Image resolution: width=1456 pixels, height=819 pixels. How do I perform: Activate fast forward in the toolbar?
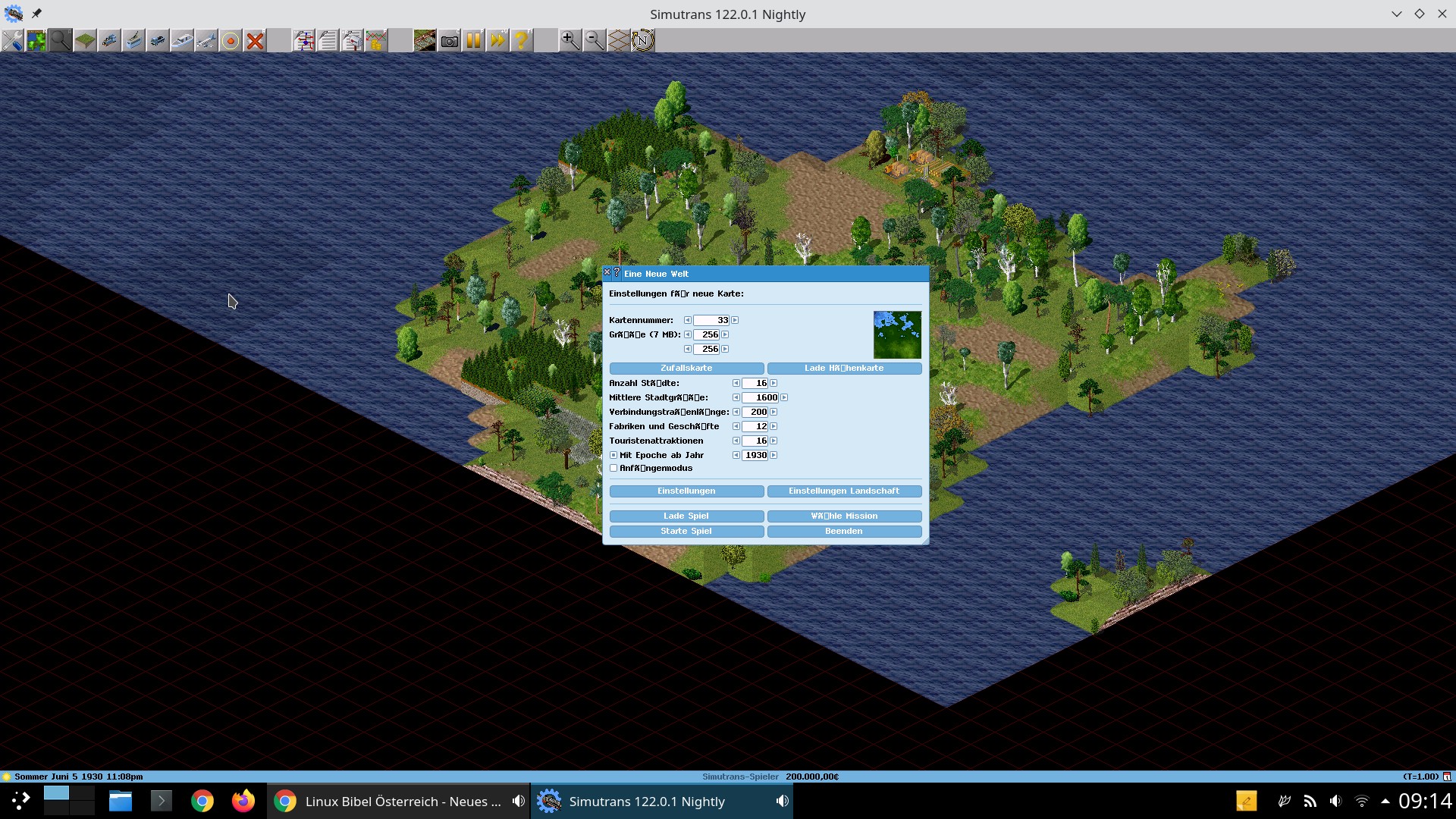coord(497,40)
